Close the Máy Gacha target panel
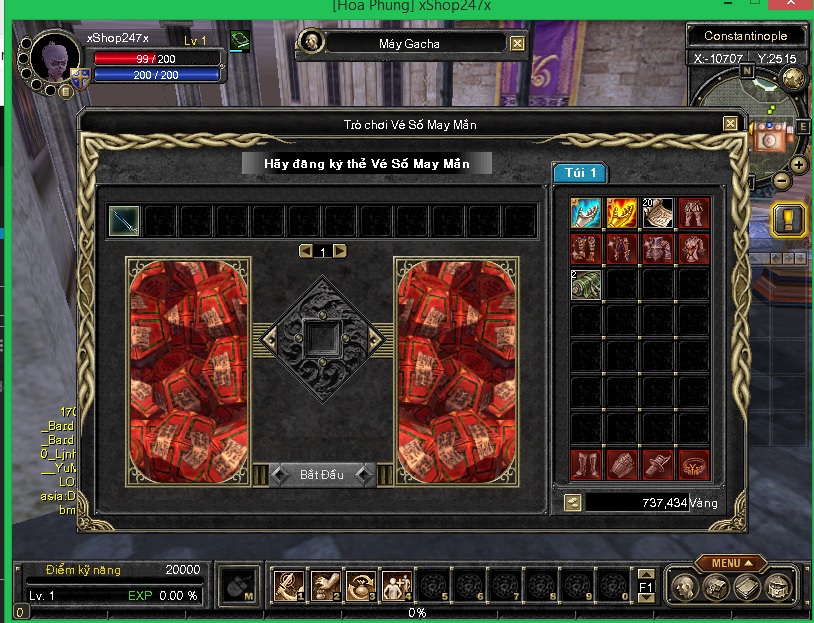The height and width of the screenshot is (623, 814). click(517, 43)
